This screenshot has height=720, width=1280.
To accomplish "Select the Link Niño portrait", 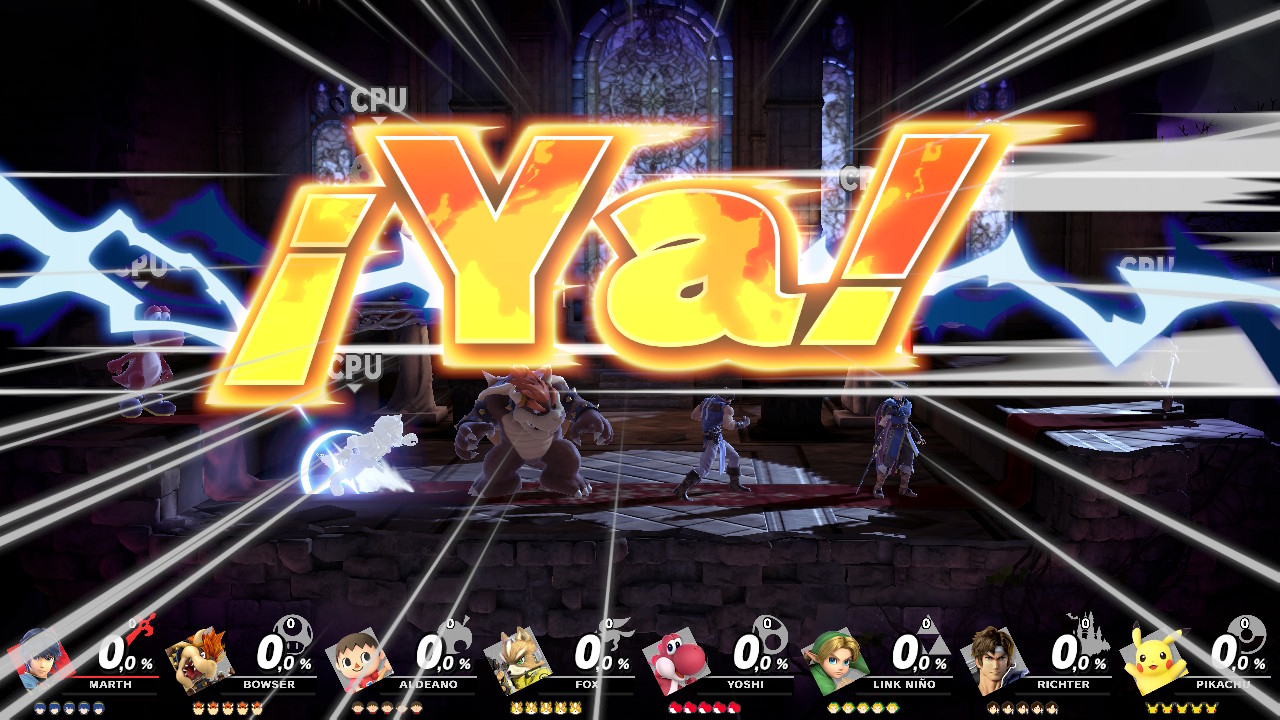I will tap(835, 661).
